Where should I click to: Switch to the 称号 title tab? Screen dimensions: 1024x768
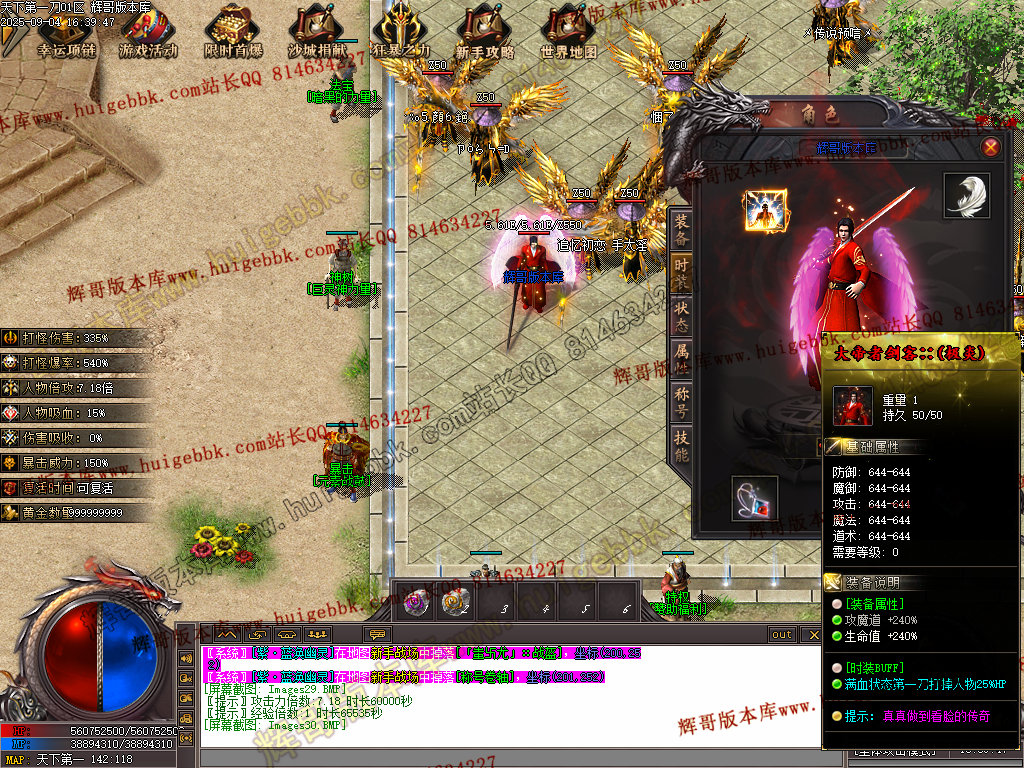tap(680, 398)
